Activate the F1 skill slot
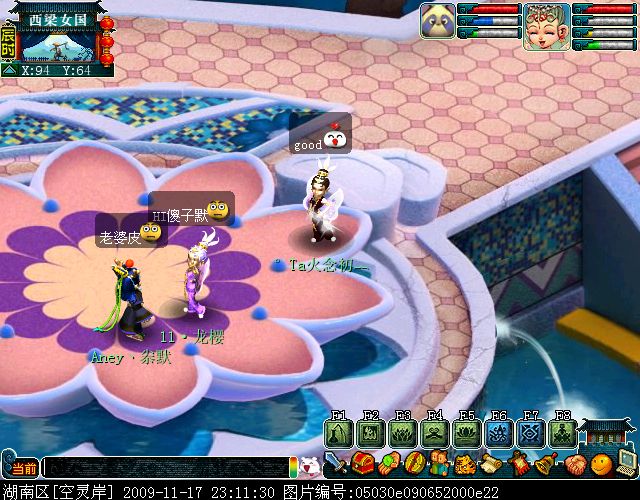Image resolution: width=640 pixels, height=500 pixels. [339, 434]
